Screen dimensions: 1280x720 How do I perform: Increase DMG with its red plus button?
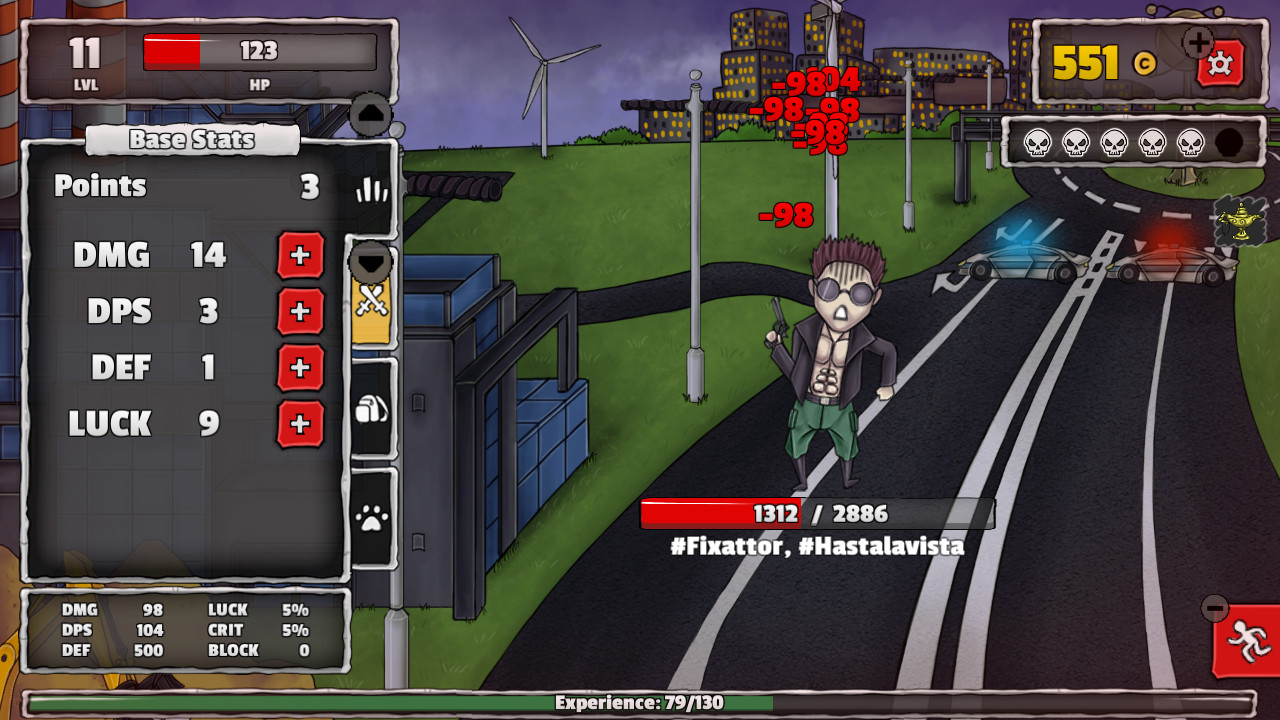[x=300, y=257]
